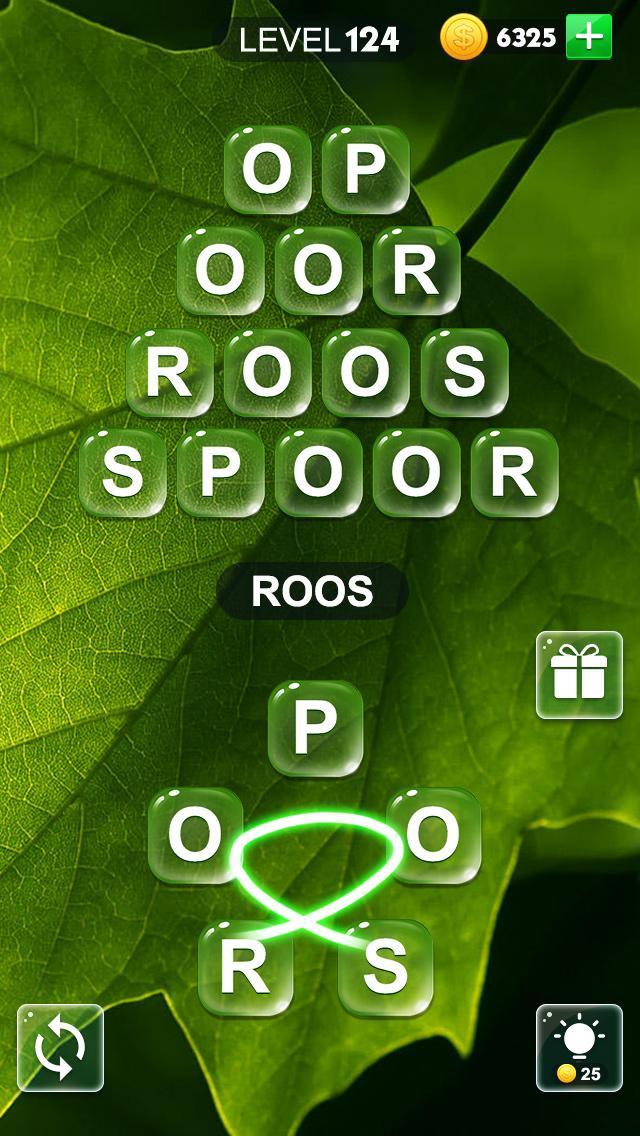Image resolution: width=640 pixels, height=1136 pixels.
Task: Select the letter R tile in the wheel
Action: click(x=245, y=967)
